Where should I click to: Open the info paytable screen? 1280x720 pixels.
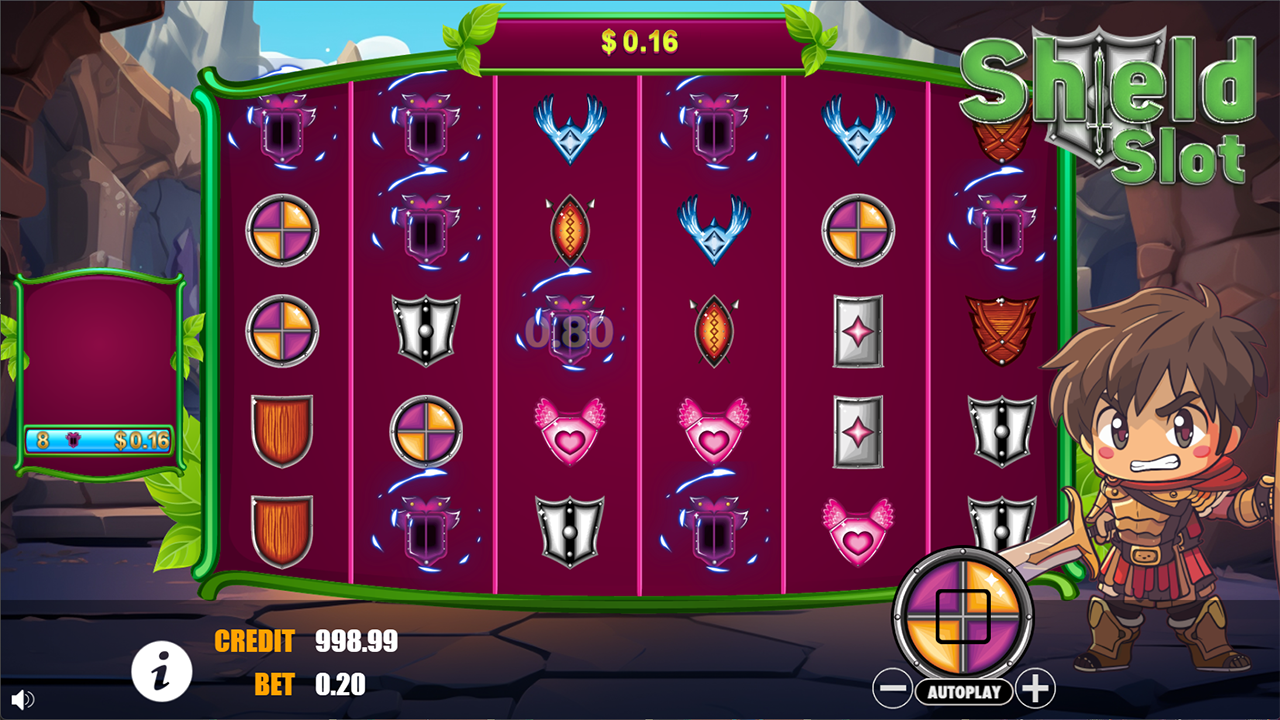(x=163, y=671)
